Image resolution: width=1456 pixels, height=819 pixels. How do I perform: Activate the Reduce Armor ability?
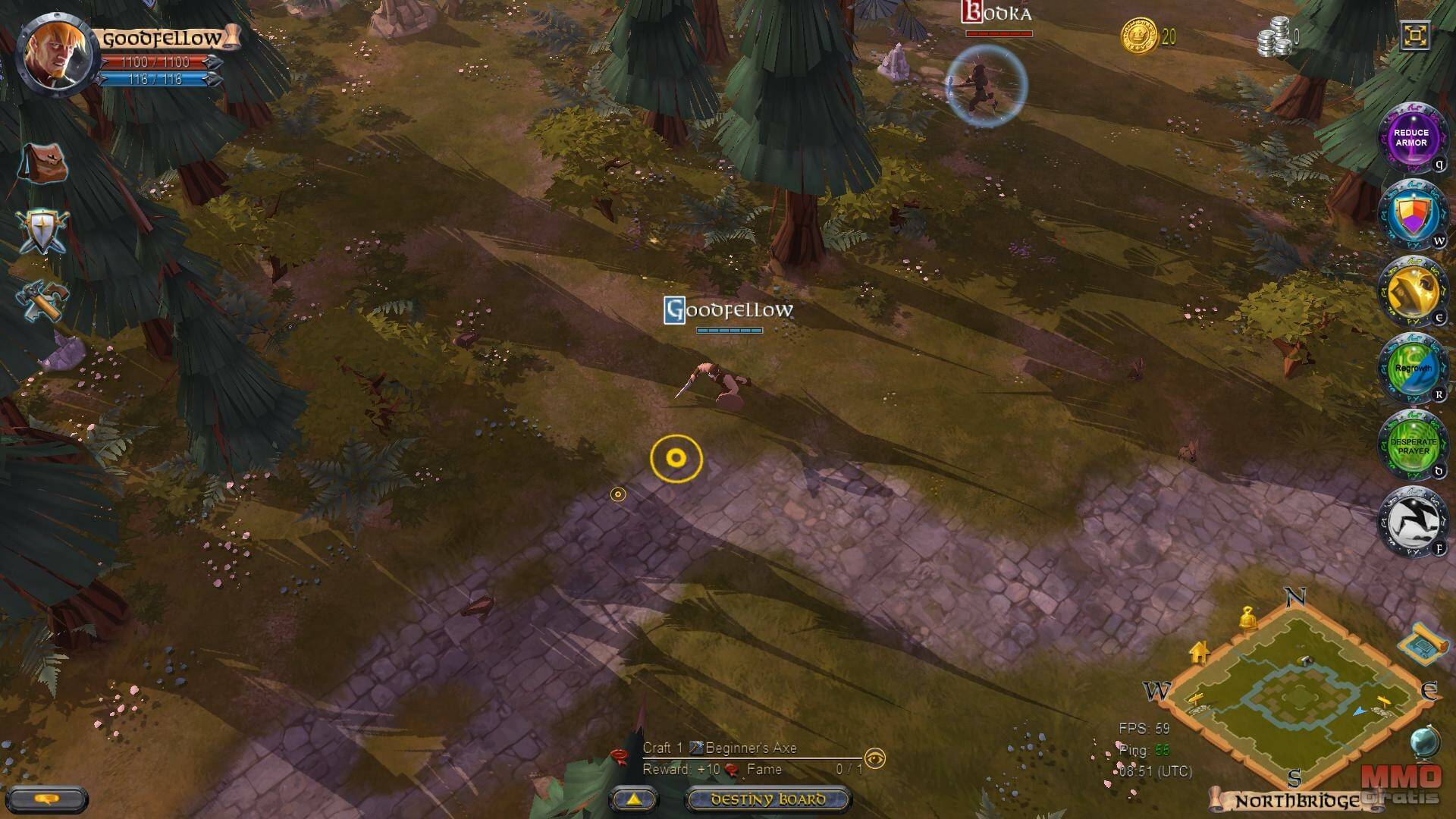click(1410, 138)
